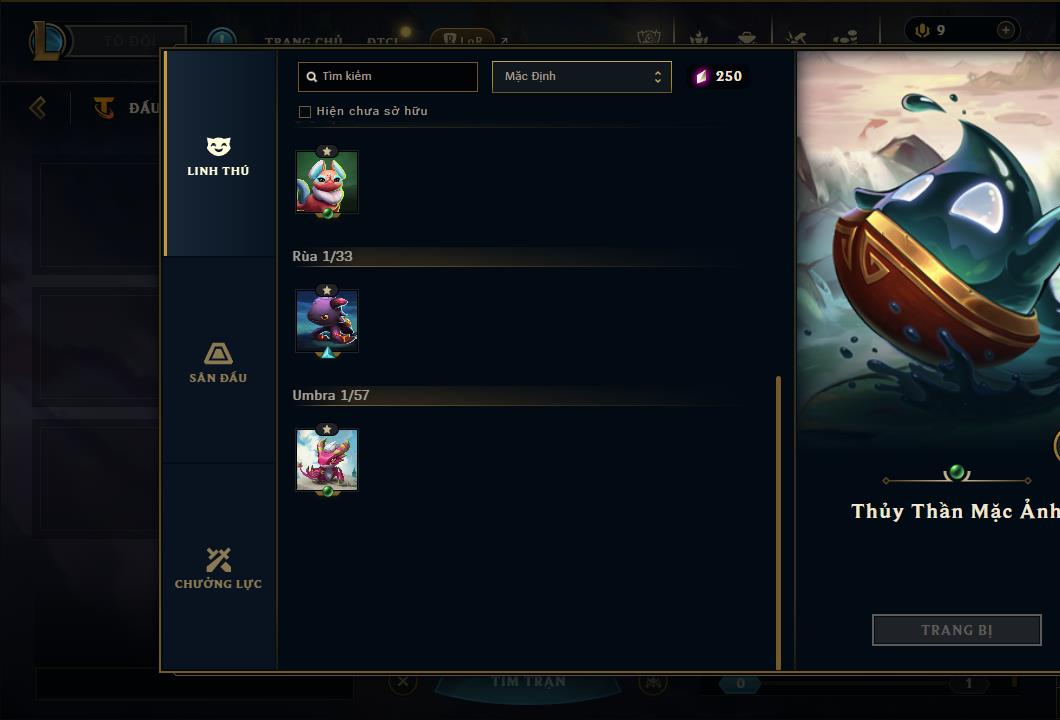Select the Chưởng Lực tab

click(218, 569)
